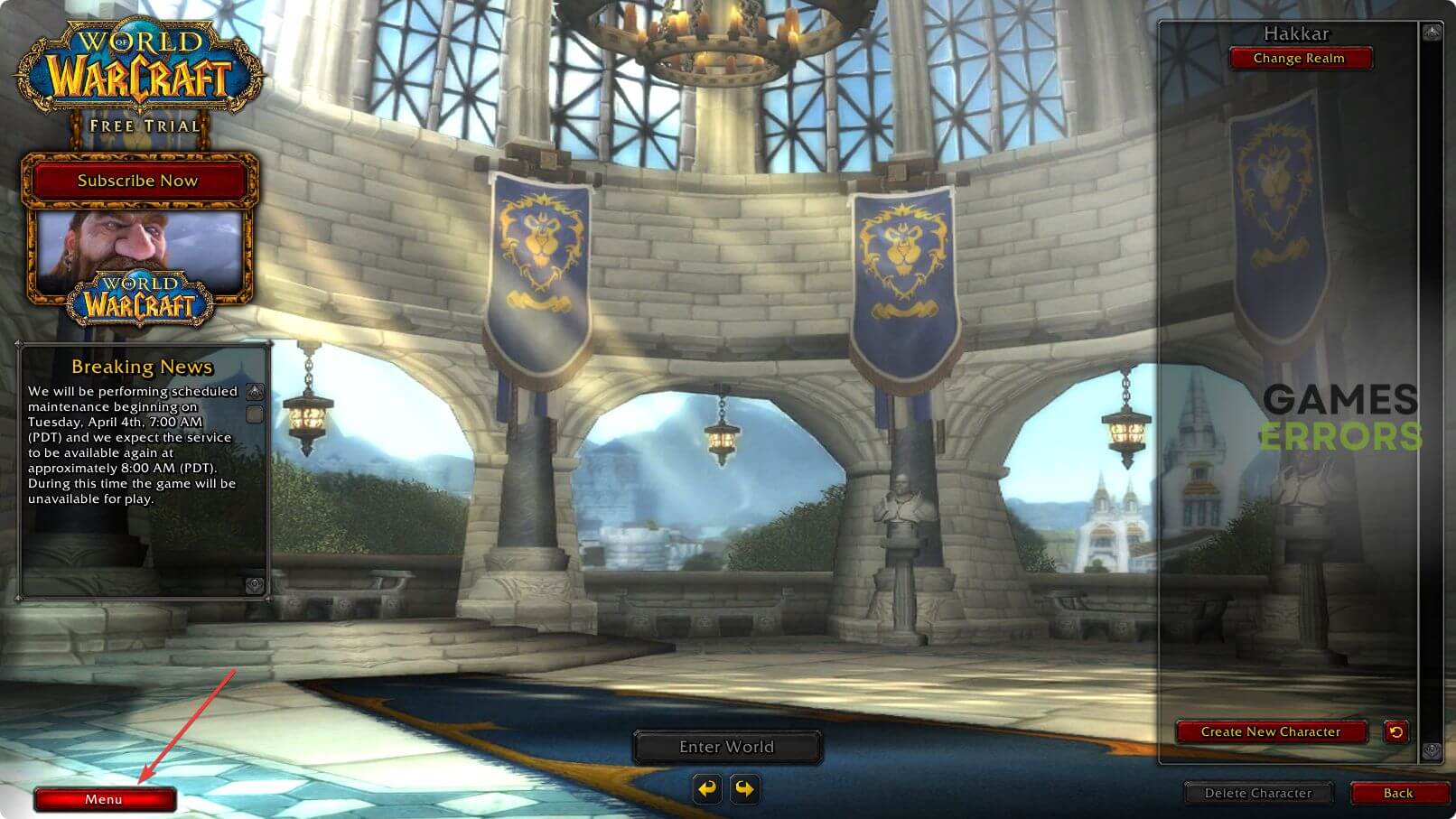
Task: Click the undelete icon beside Create New Character
Action: tap(1395, 731)
